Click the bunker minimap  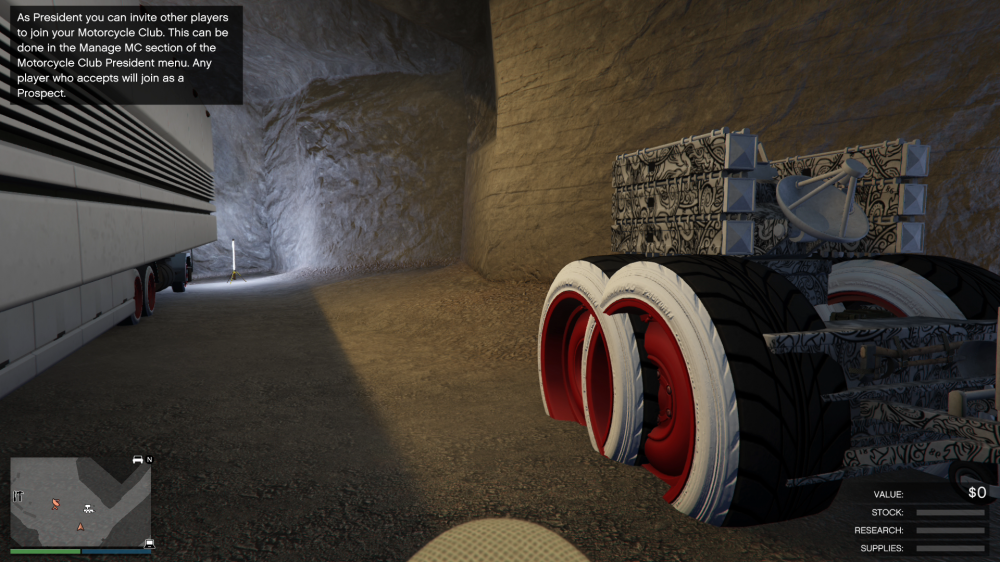80,501
